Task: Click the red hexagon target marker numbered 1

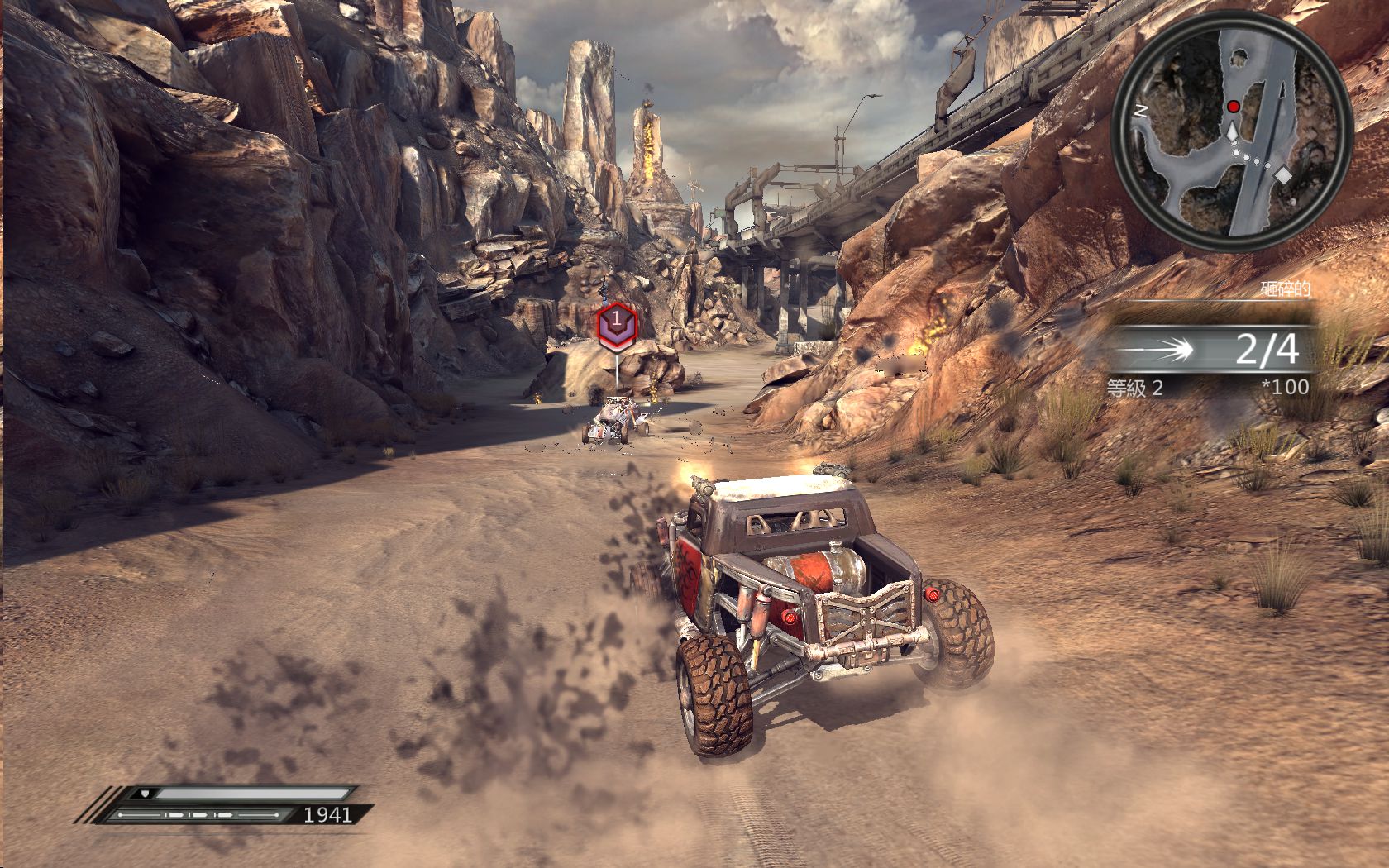Action: 615,322
